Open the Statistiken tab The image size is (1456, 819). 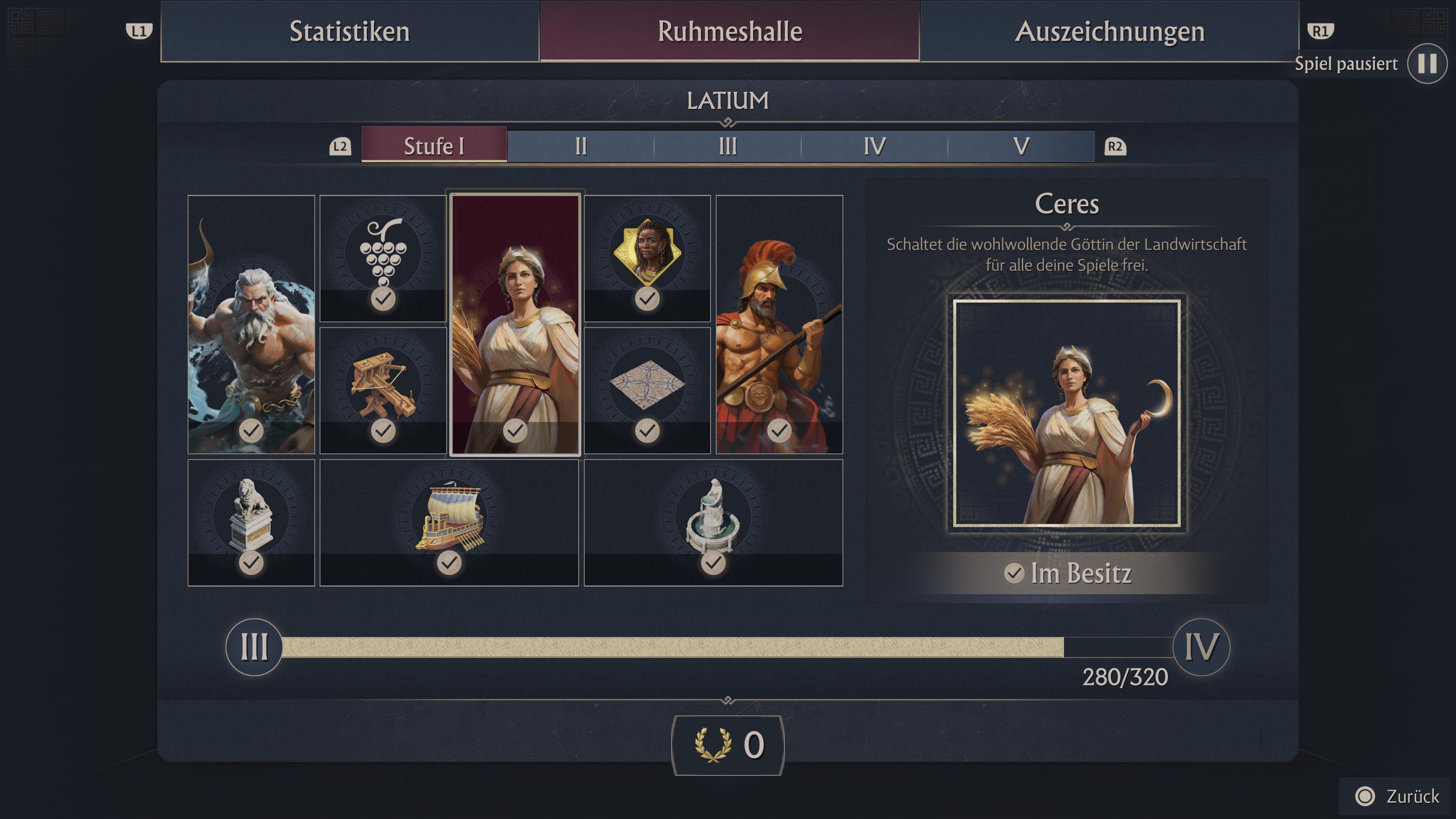[x=349, y=32]
